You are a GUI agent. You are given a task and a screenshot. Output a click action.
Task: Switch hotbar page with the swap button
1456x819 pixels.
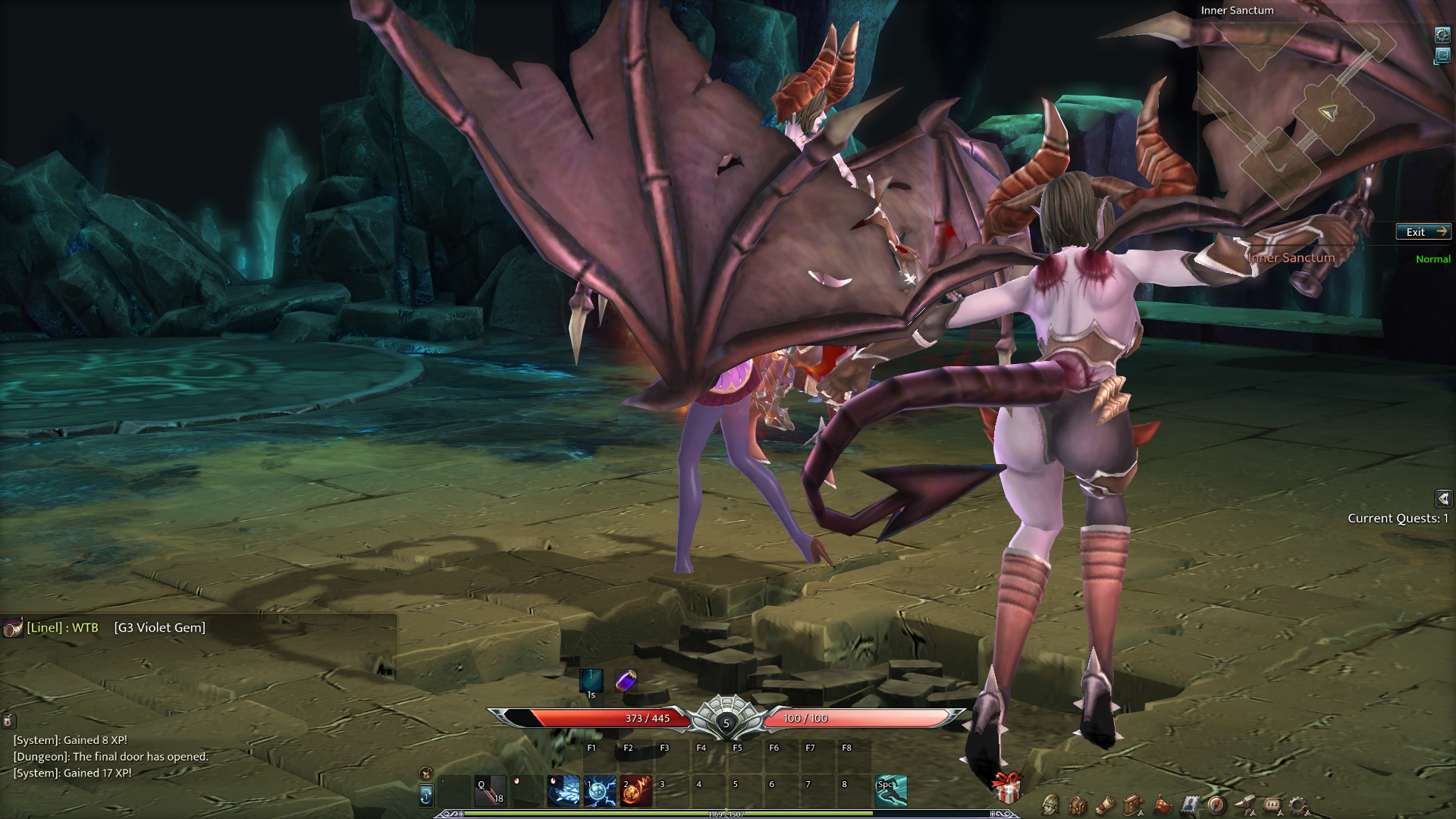click(x=426, y=795)
